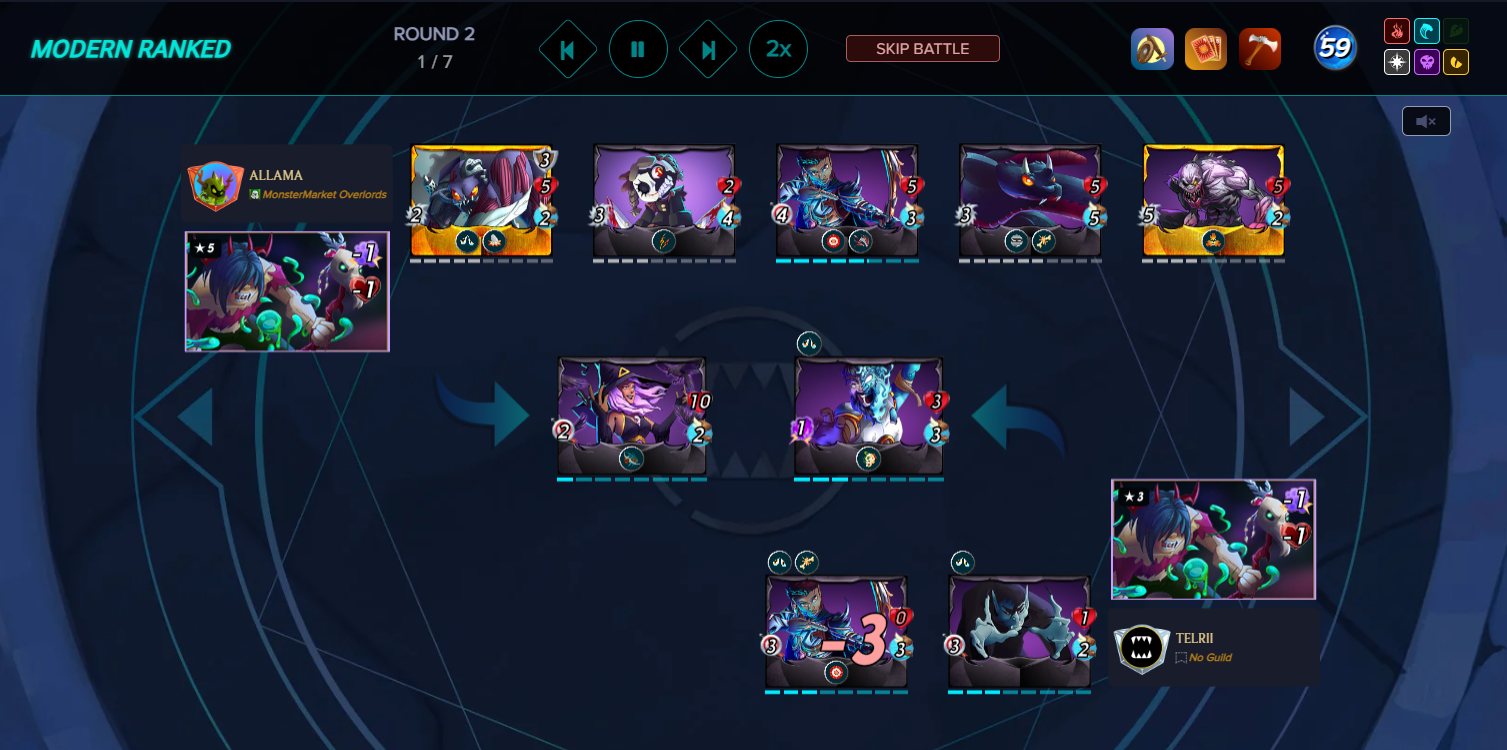View the card list icon

click(1206, 48)
